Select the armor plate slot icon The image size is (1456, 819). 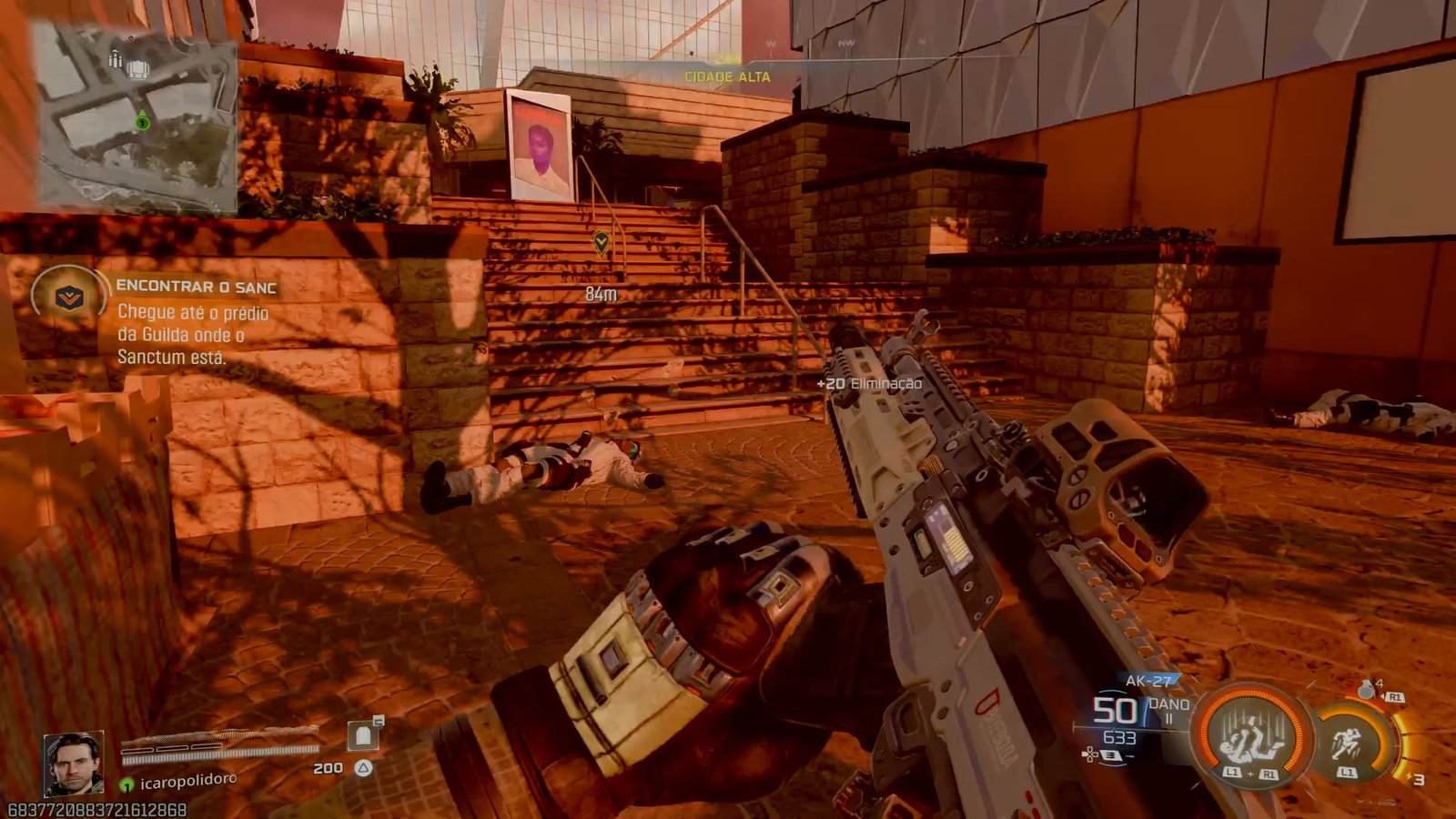pyautogui.click(x=363, y=735)
